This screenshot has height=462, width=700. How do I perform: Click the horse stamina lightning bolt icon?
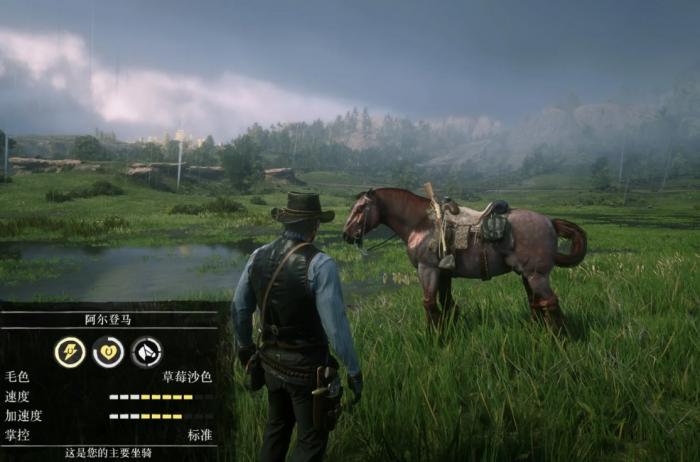pos(69,351)
